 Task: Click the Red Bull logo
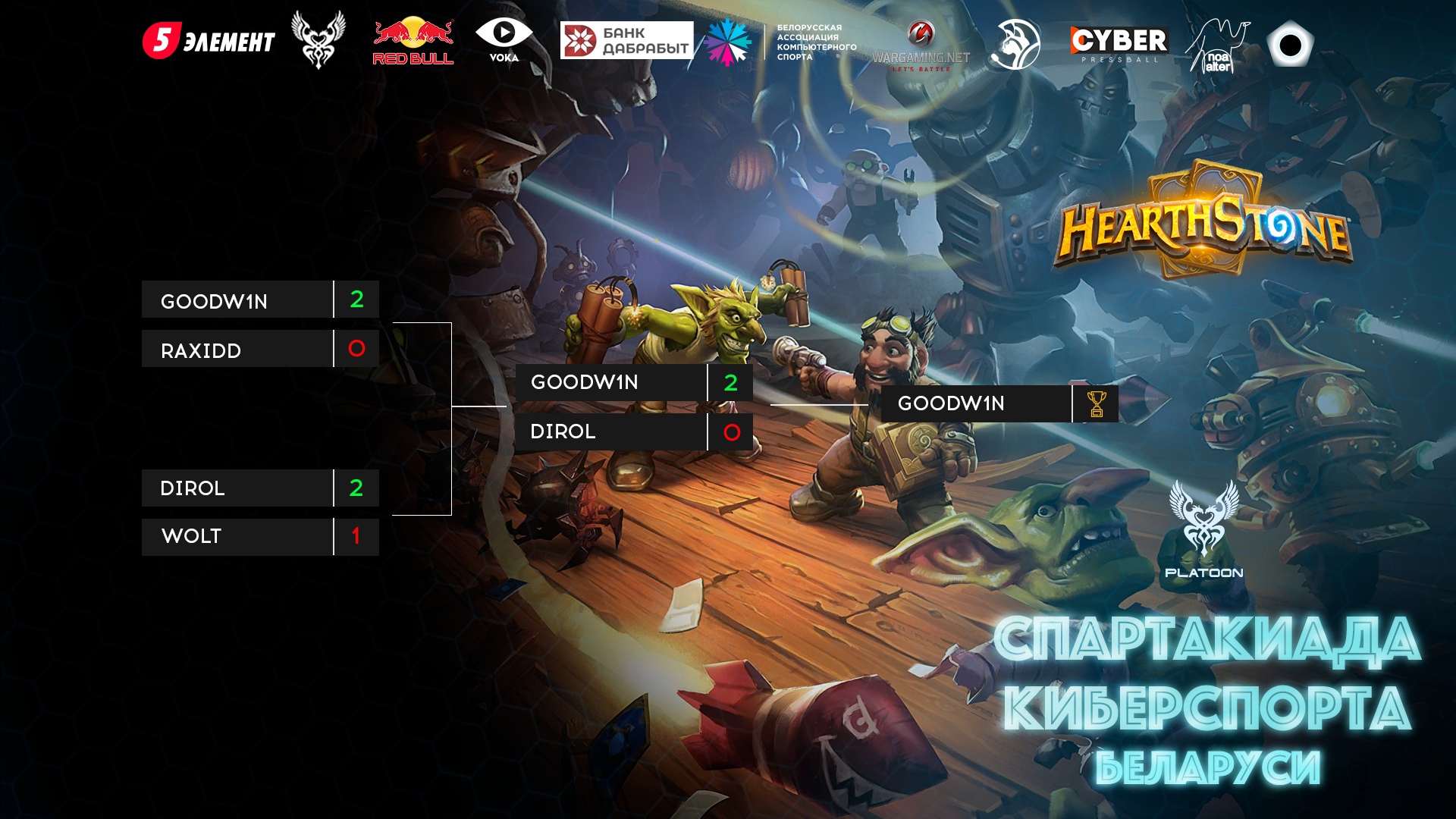413,42
